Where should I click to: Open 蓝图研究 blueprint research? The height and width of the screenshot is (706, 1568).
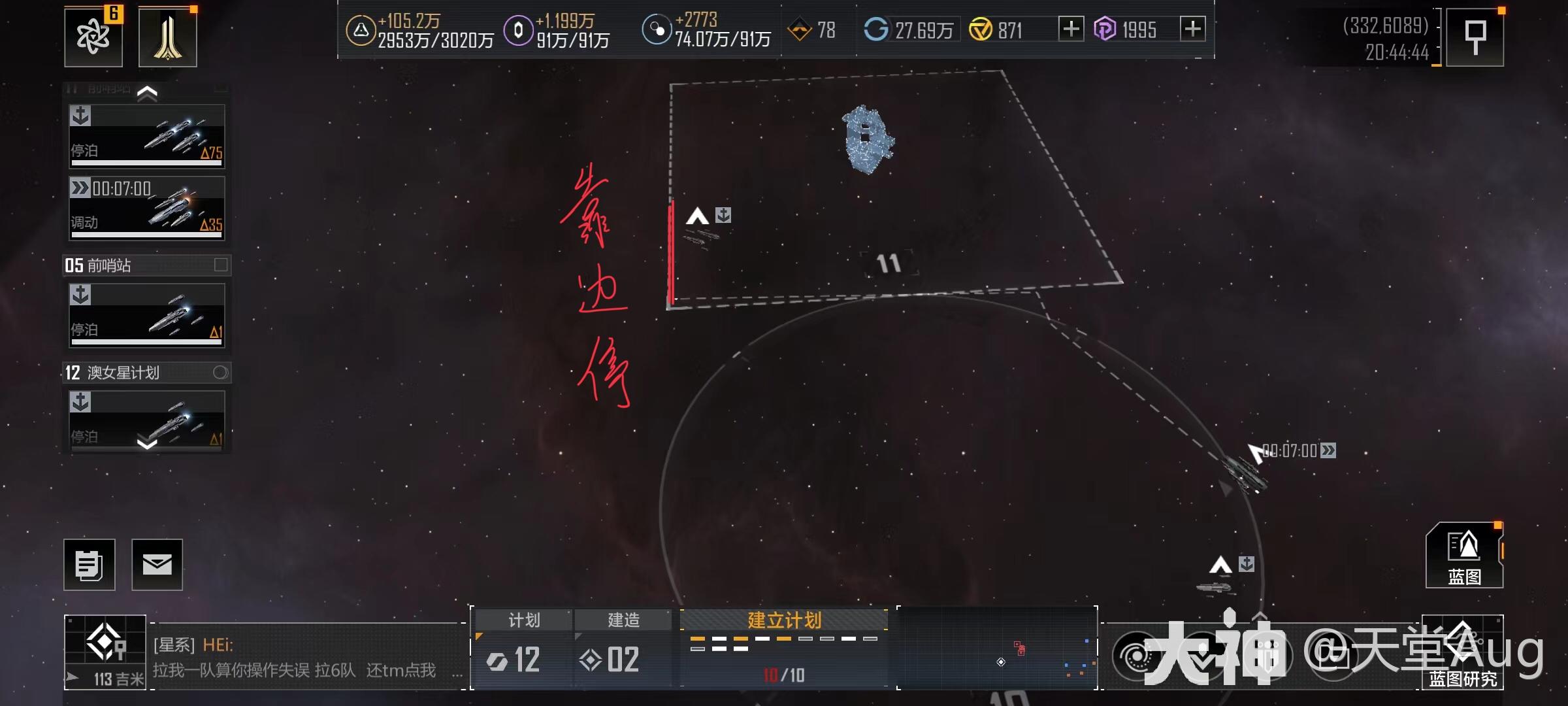1463,654
